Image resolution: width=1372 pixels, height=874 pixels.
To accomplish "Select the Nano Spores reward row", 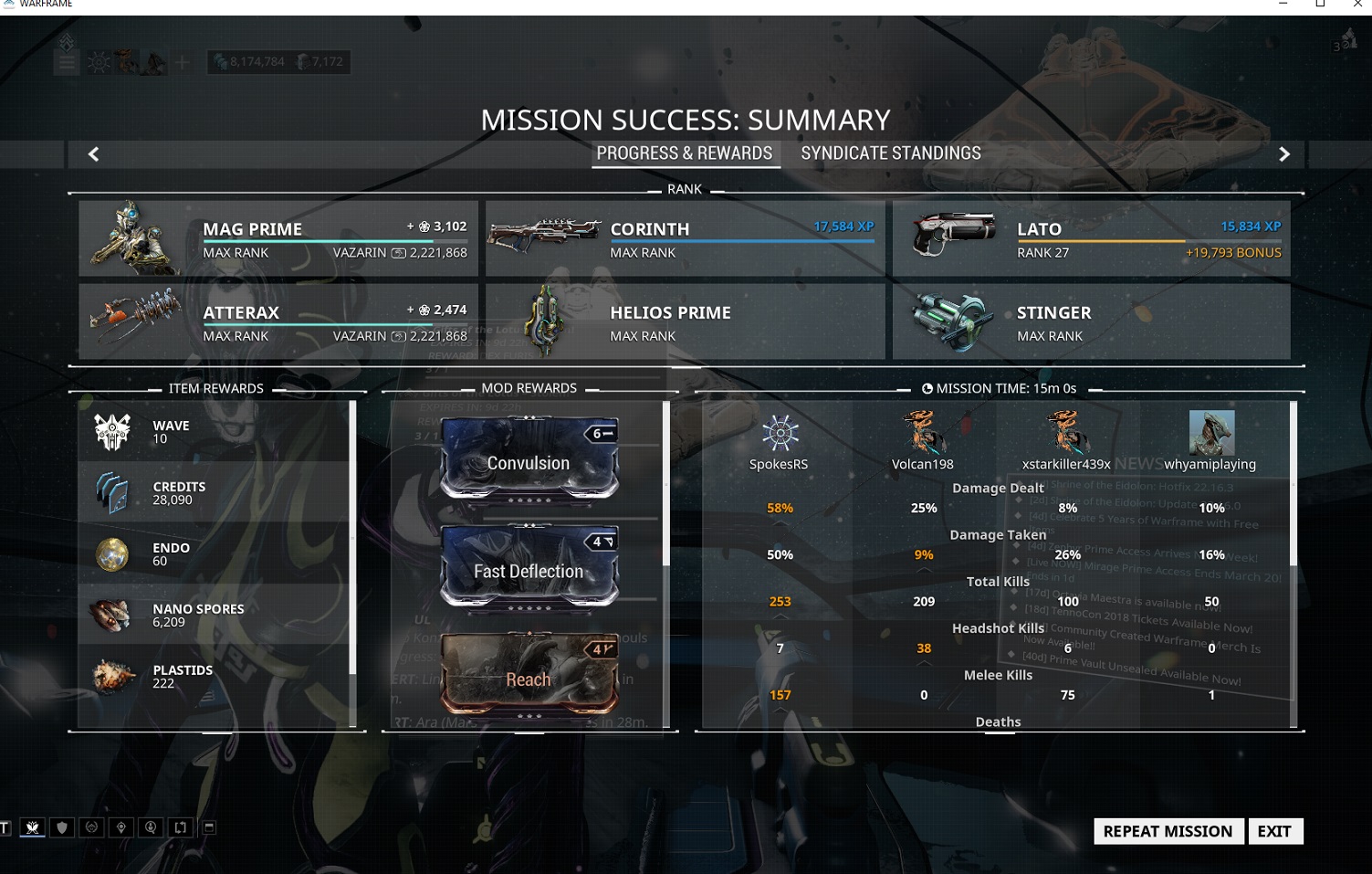I will pyautogui.click(x=215, y=615).
